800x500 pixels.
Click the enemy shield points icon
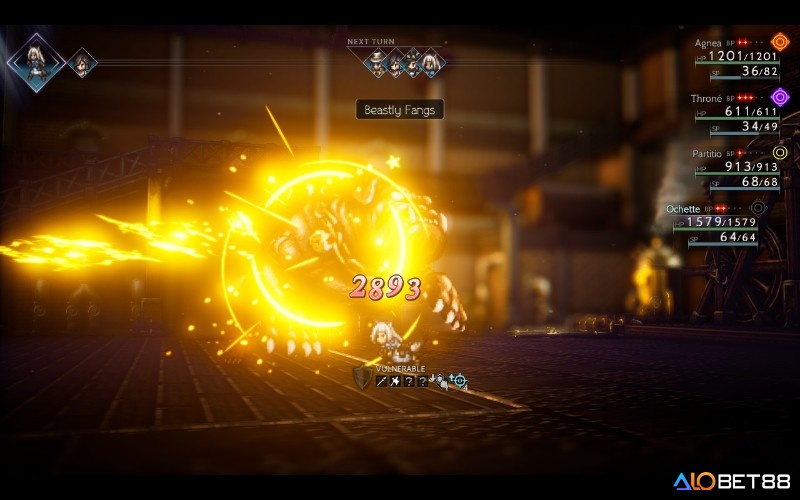(361, 377)
